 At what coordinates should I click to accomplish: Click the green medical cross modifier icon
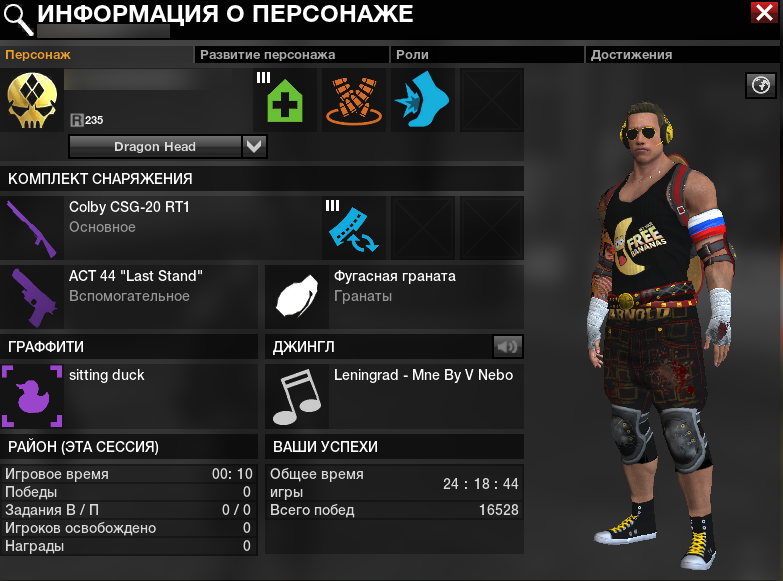(x=285, y=100)
